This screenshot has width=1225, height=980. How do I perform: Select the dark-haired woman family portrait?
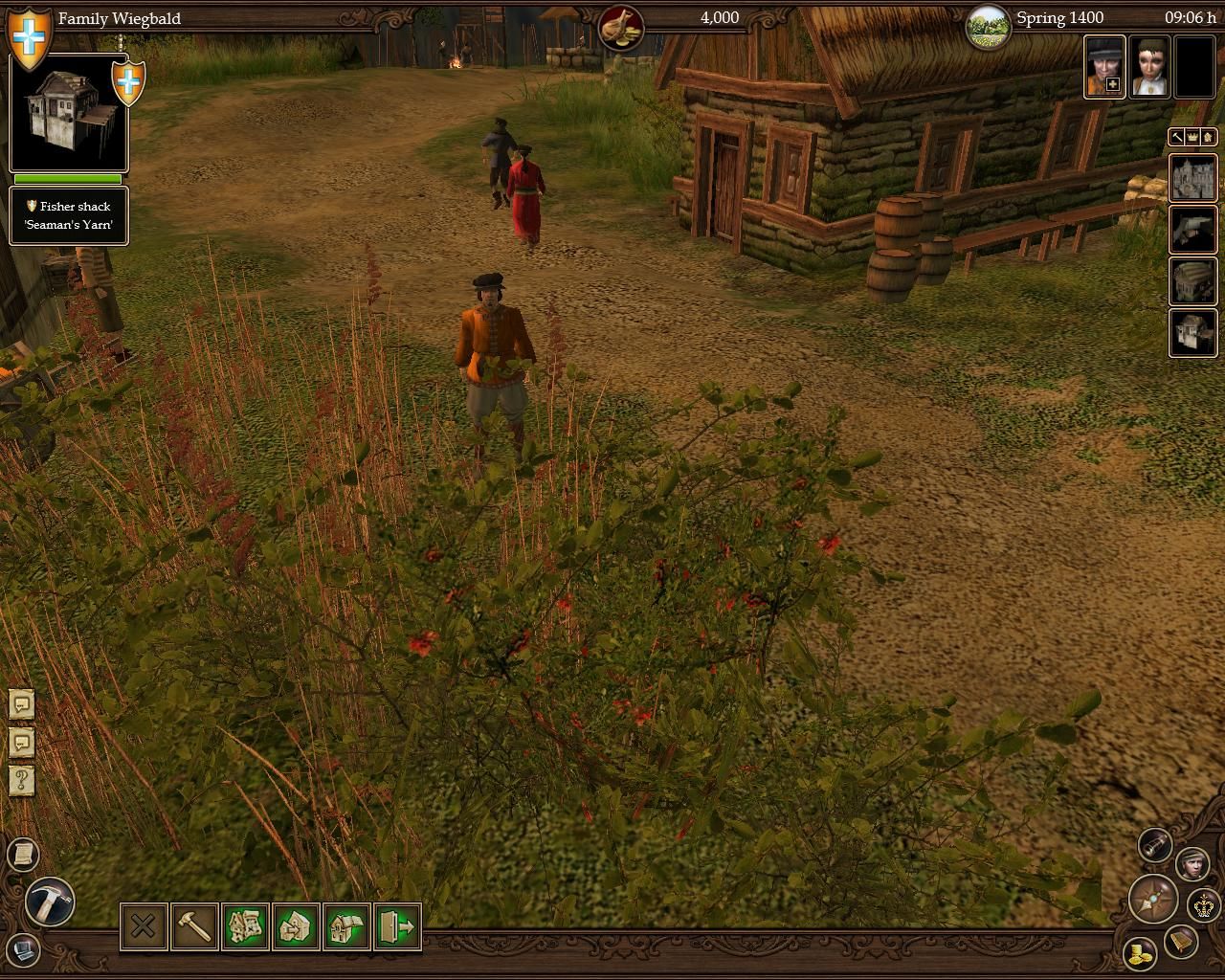point(1148,67)
